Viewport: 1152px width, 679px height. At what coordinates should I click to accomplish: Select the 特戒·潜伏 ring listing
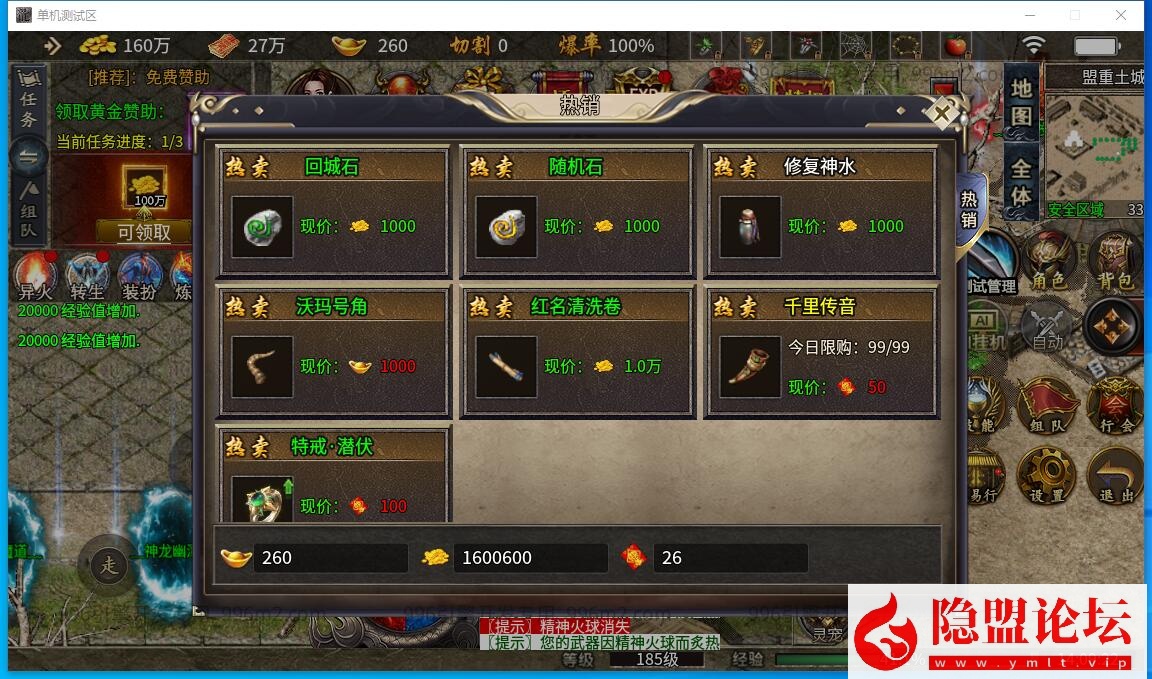coord(263,500)
